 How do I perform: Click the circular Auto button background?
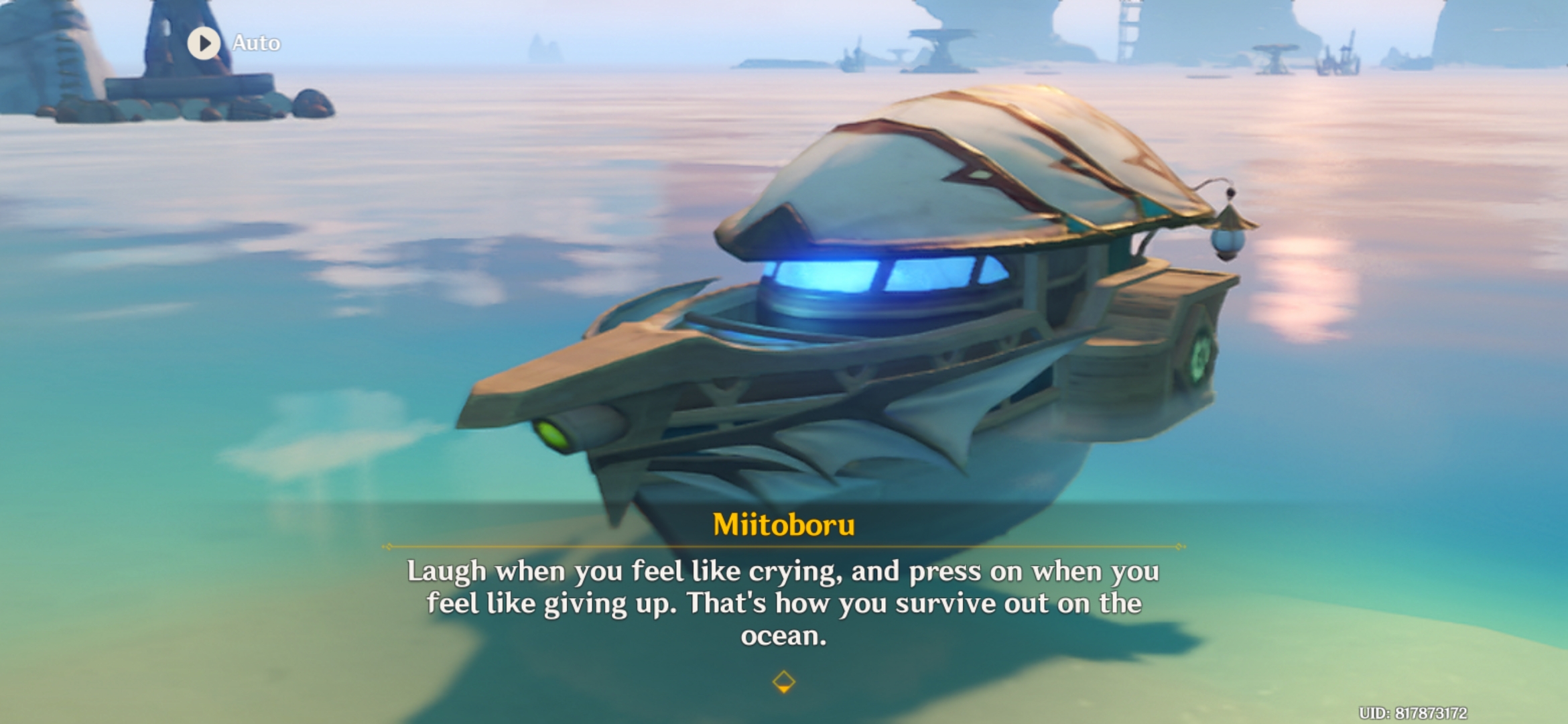coord(204,43)
